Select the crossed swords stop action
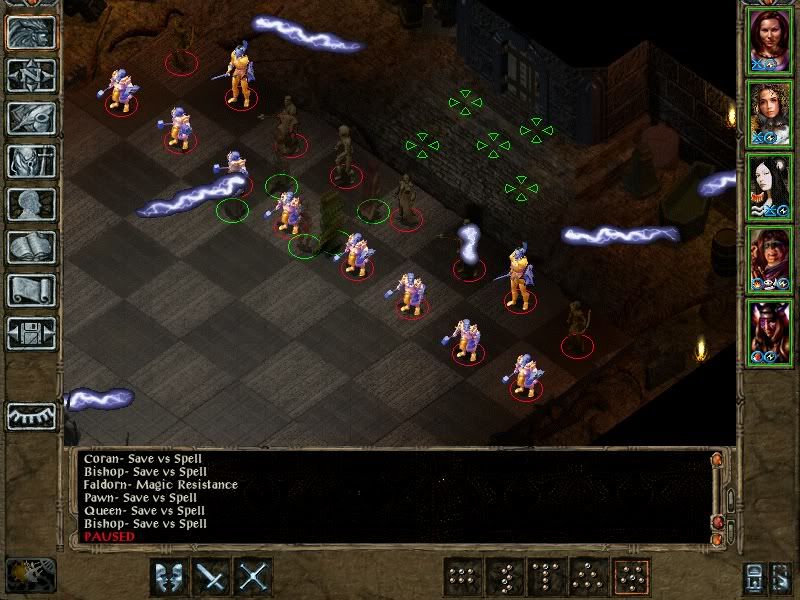 click(x=255, y=577)
